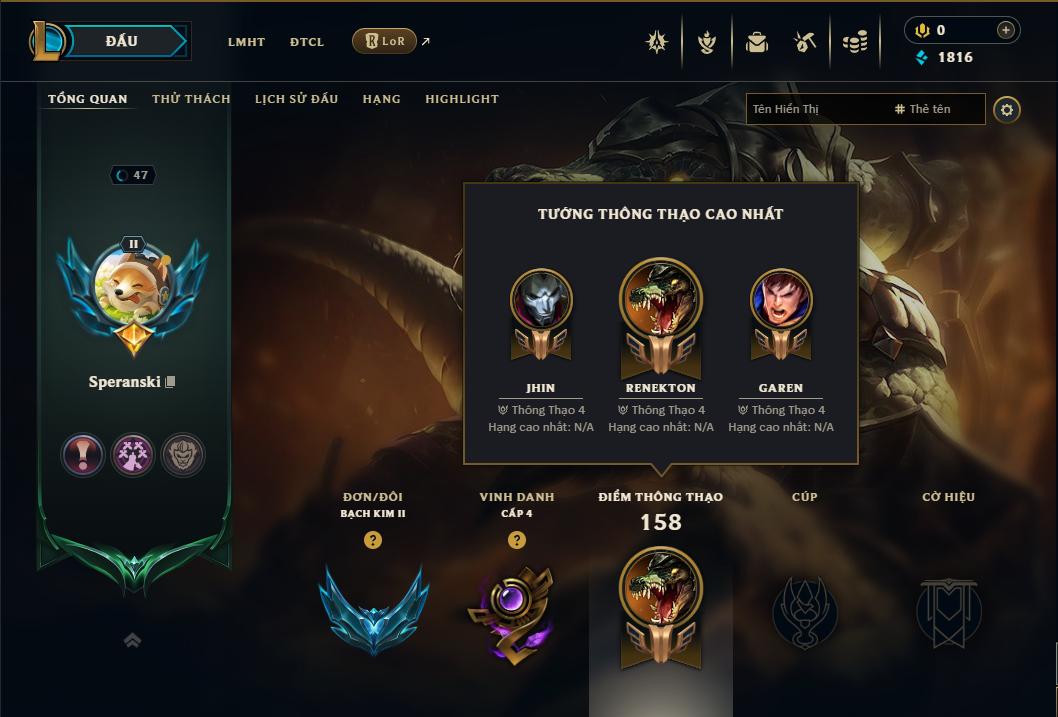Open profile settings gear icon
The image size is (1058, 717).
[x=1007, y=109]
